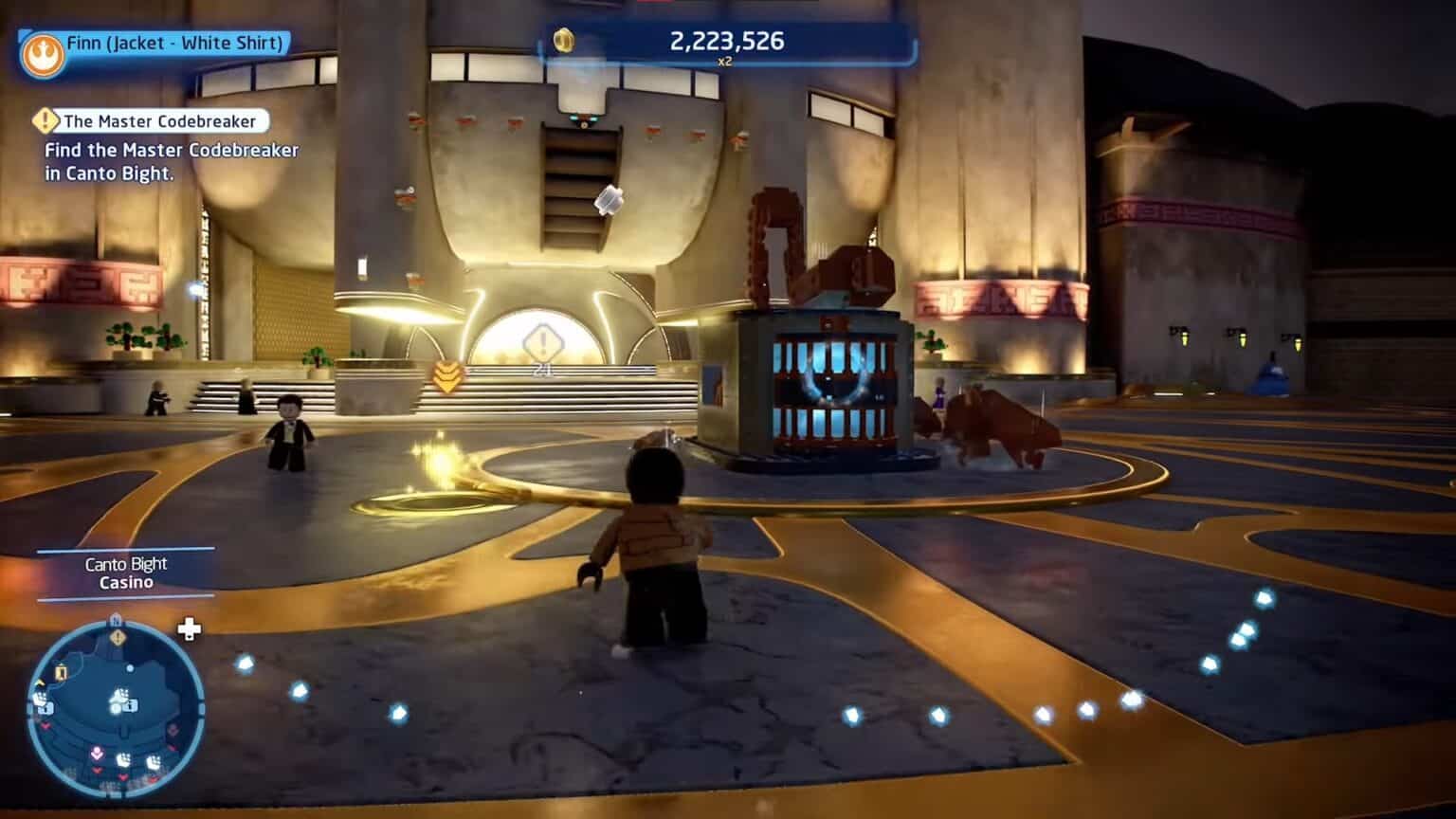Click the floating white stud above the entrance
Image resolution: width=1456 pixels, height=819 pixels.
coord(609,199)
